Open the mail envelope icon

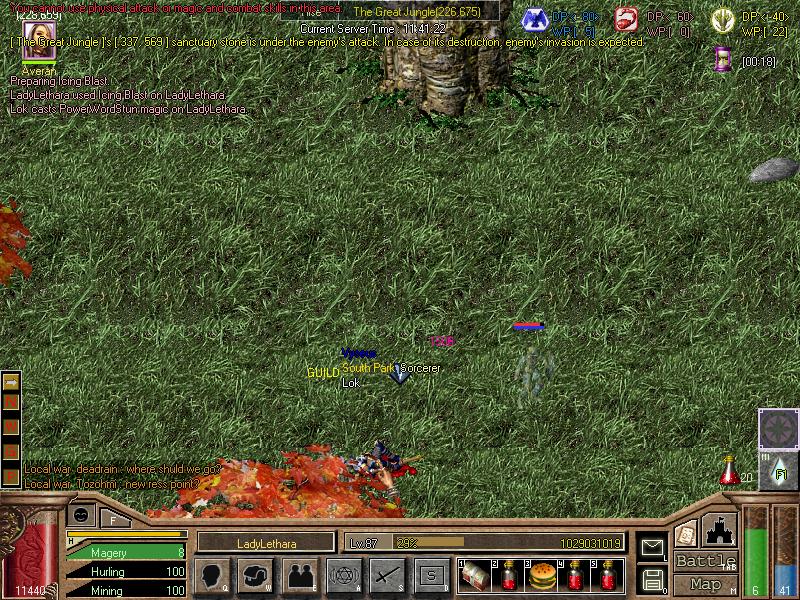652,547
